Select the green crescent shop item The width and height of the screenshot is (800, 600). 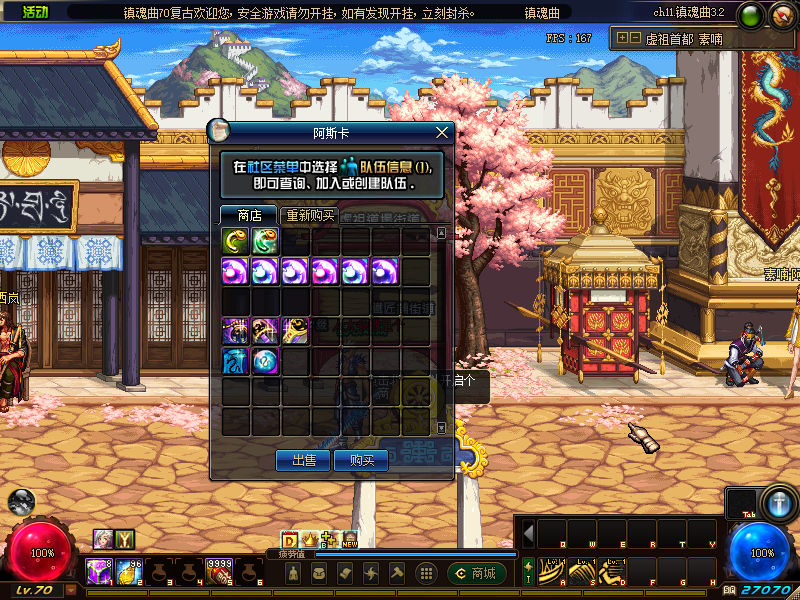coord(265,241)
